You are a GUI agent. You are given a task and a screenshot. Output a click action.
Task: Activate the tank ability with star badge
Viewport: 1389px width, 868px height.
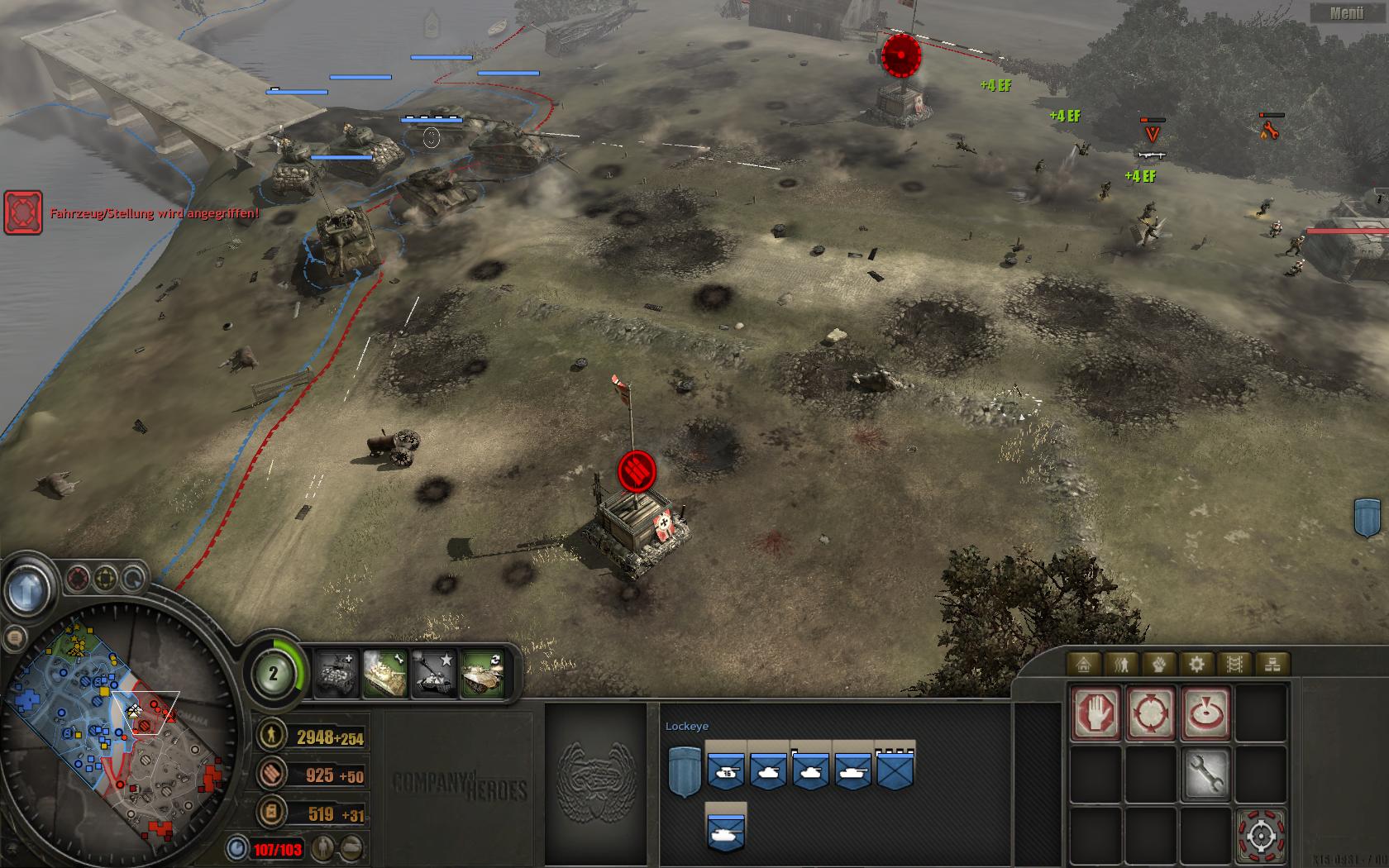435,672
